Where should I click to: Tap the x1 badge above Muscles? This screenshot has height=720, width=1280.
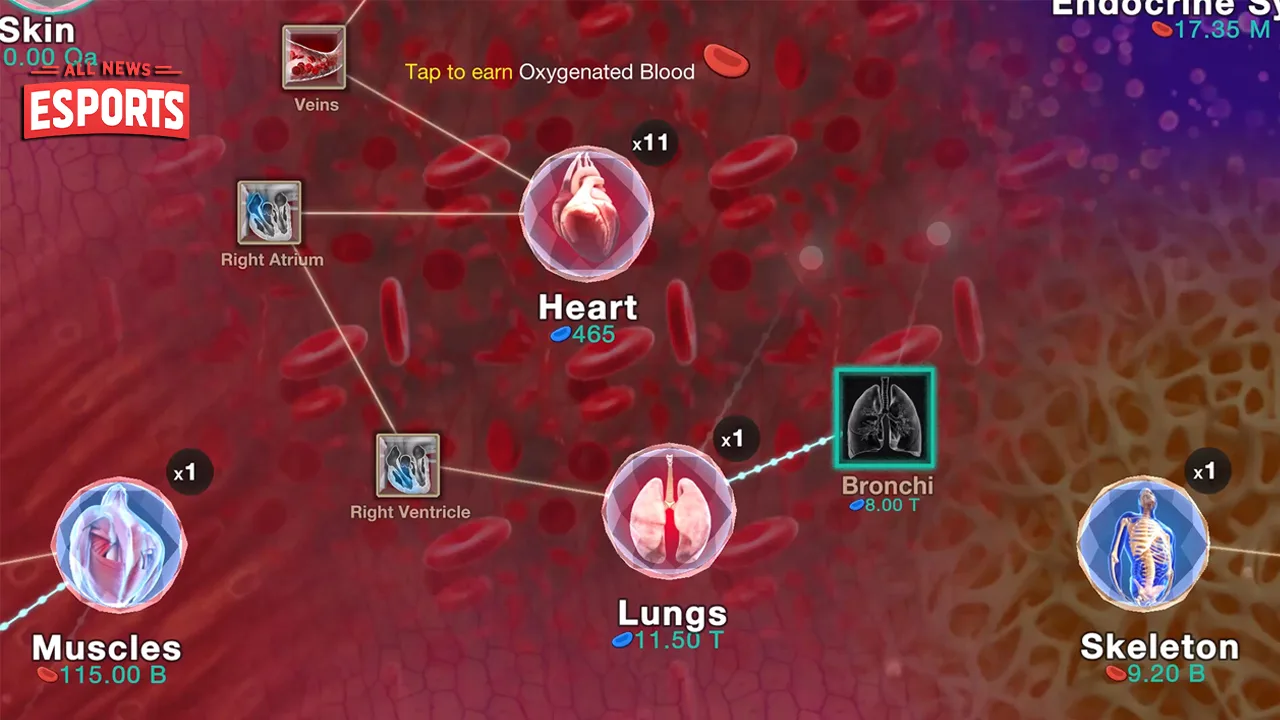point(190,472)
